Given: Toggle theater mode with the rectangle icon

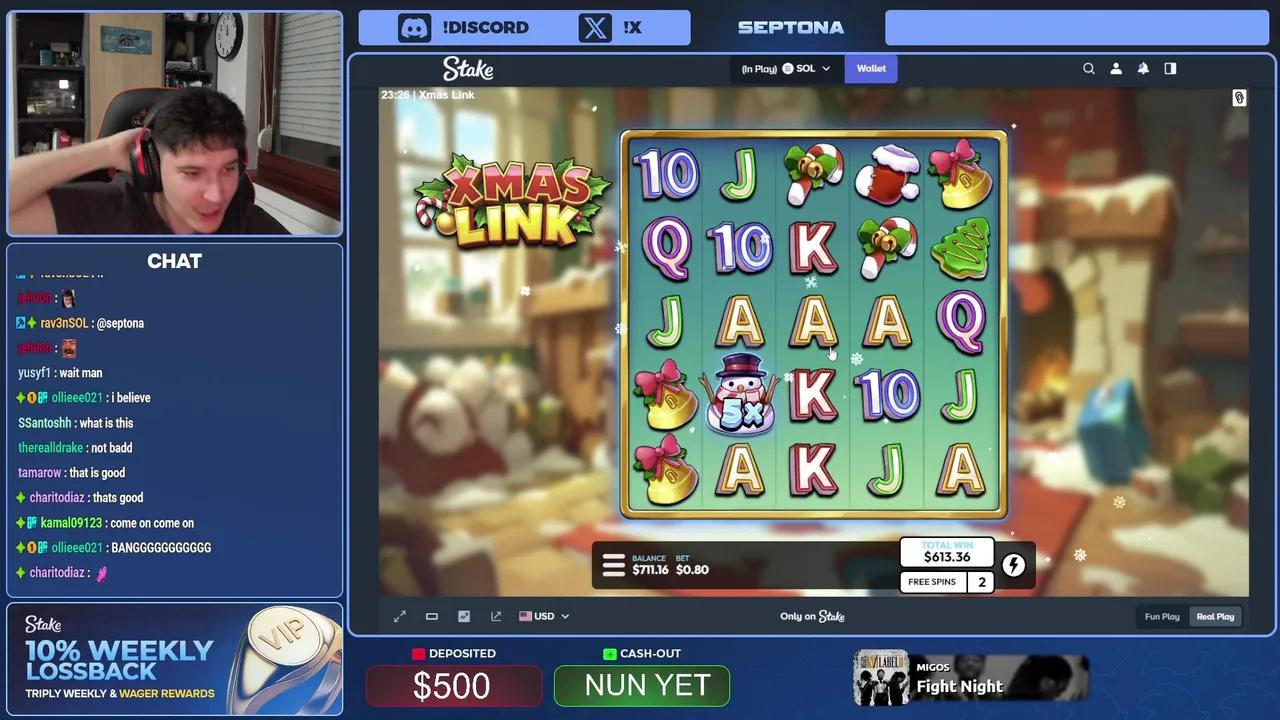Looking at the screenshot, I should pos(431,616).
